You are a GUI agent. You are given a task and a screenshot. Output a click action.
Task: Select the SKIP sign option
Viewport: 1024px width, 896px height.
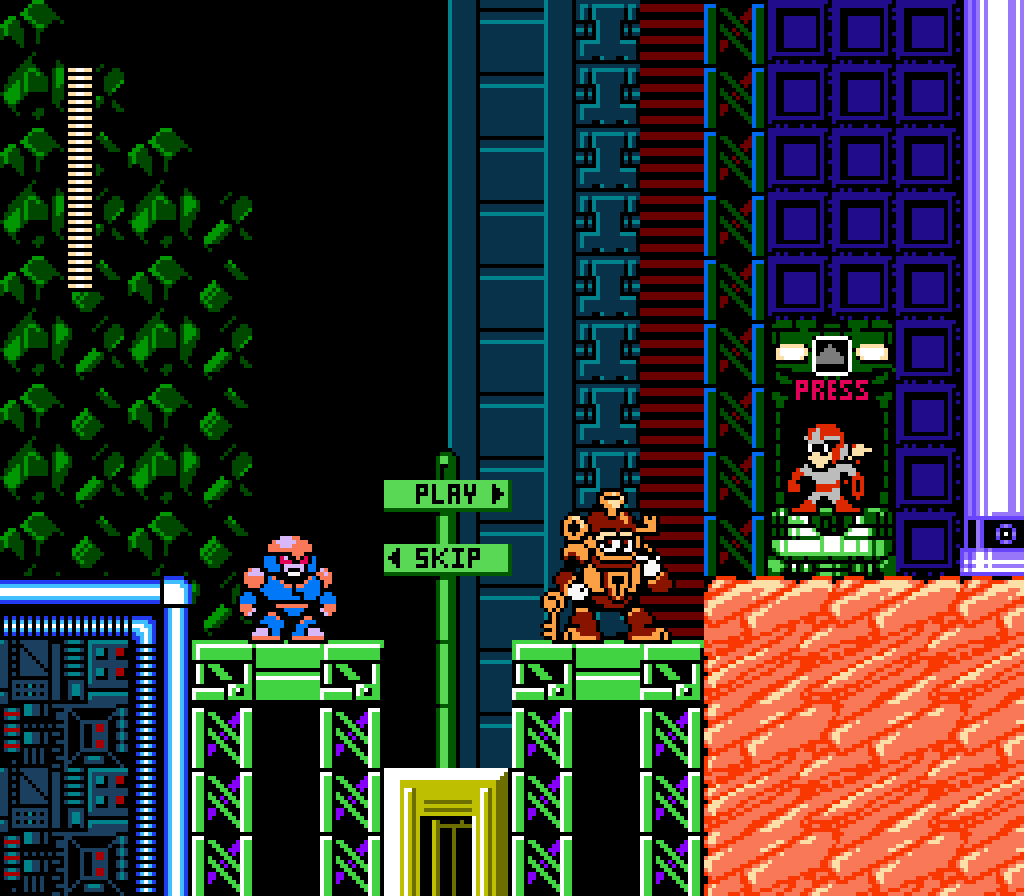(x=447, y=558)
